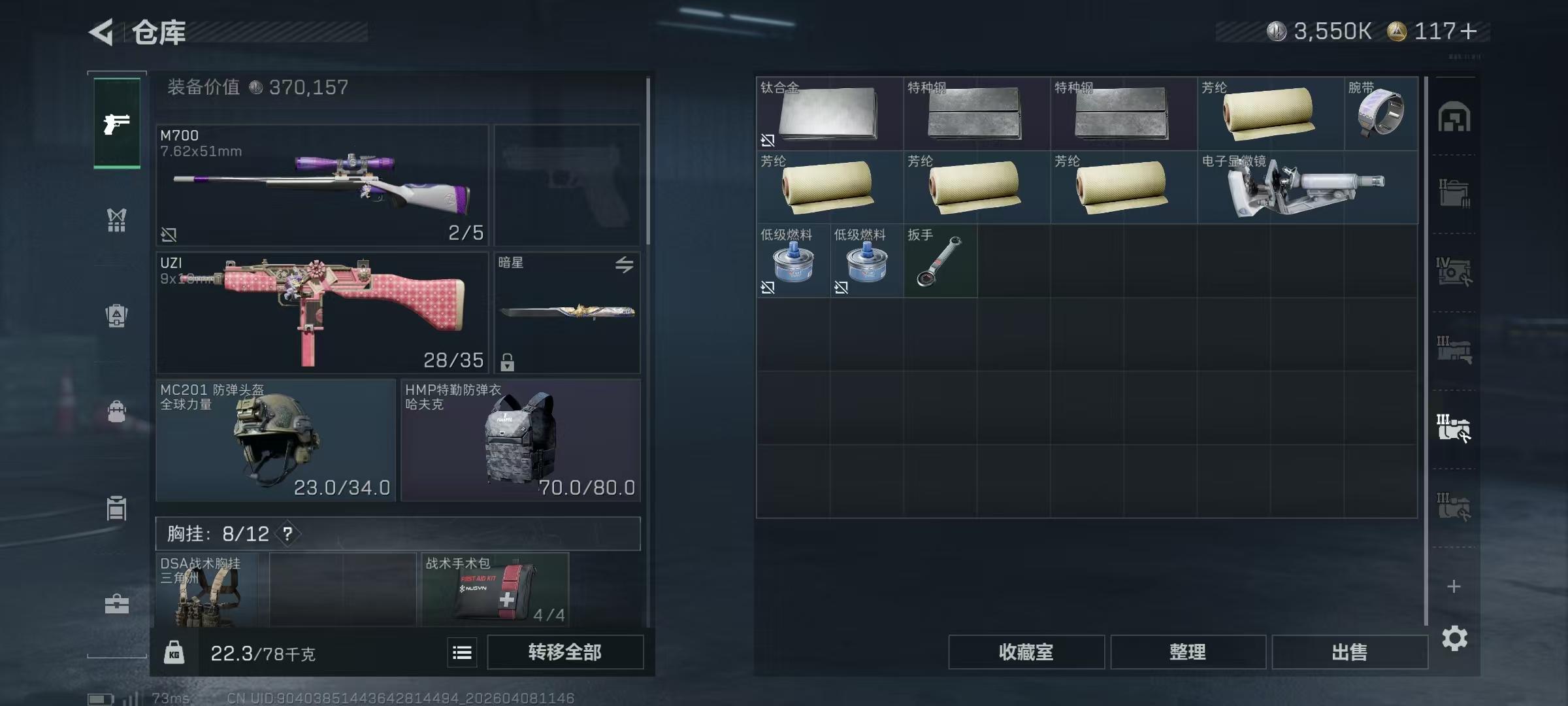Click the transfer icon on the 钛合金 item
This screenshot has width=1568, height=706.
769,141
